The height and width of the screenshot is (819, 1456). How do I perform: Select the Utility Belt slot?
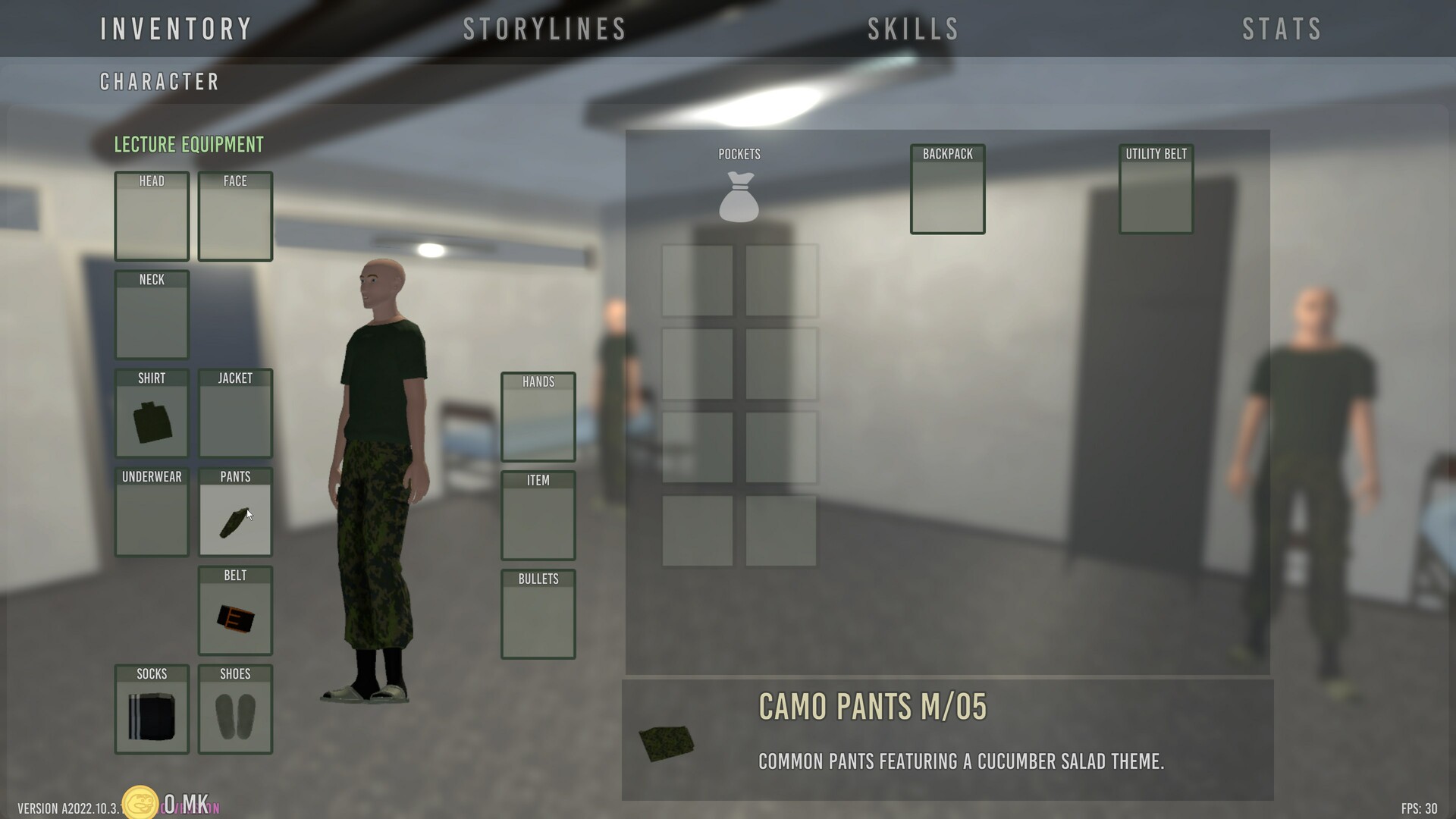coord(1154,193)
